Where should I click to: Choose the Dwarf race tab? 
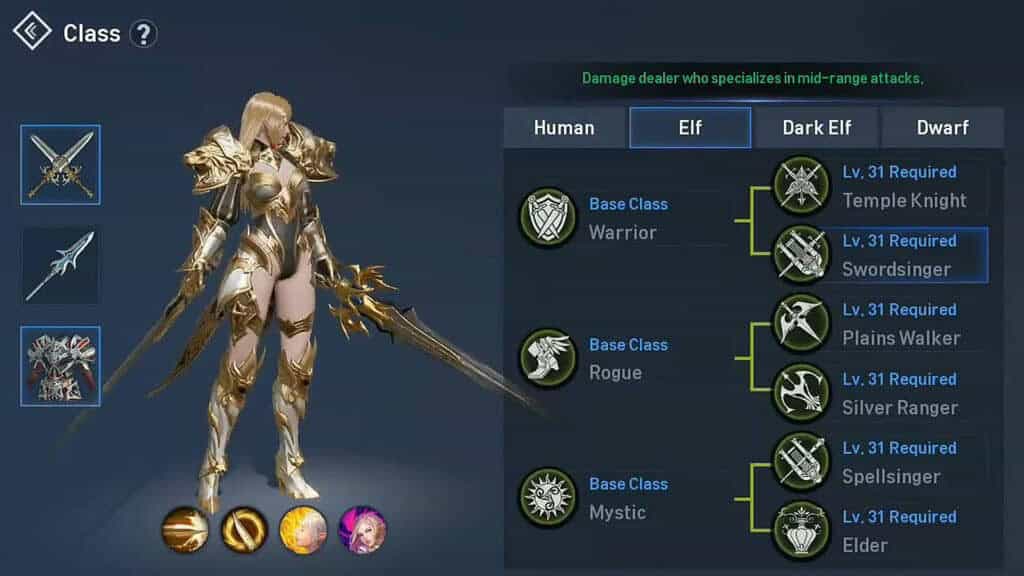click(x=943, y=128)
